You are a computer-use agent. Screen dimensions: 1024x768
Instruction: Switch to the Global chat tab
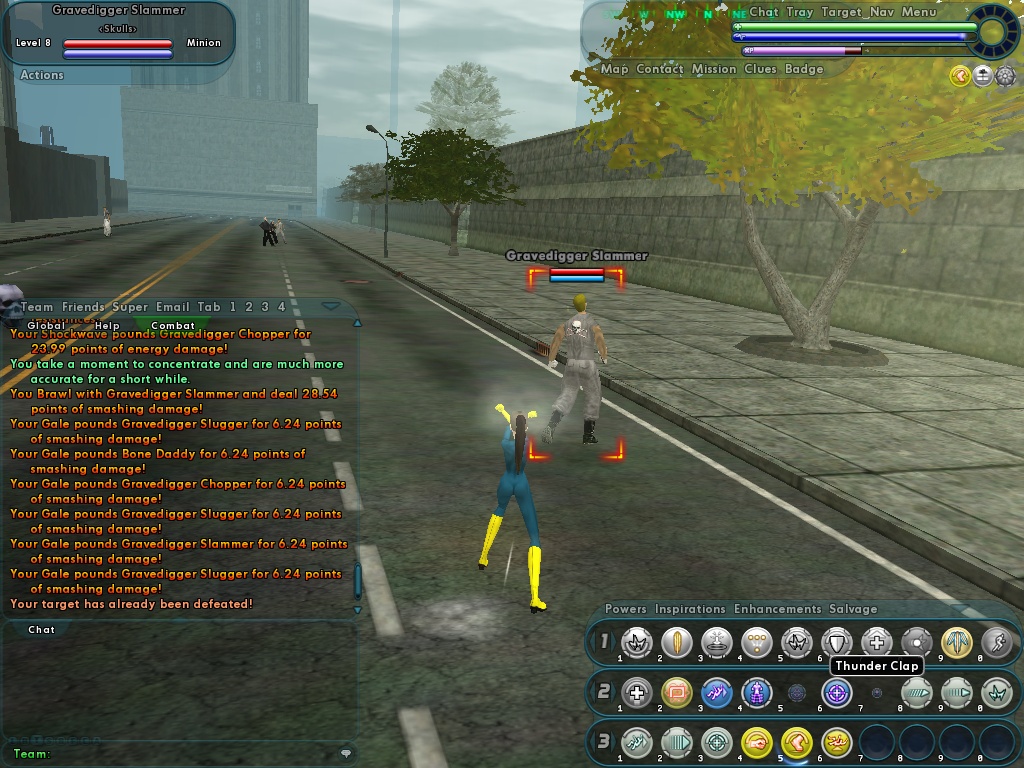click(46, 325)
